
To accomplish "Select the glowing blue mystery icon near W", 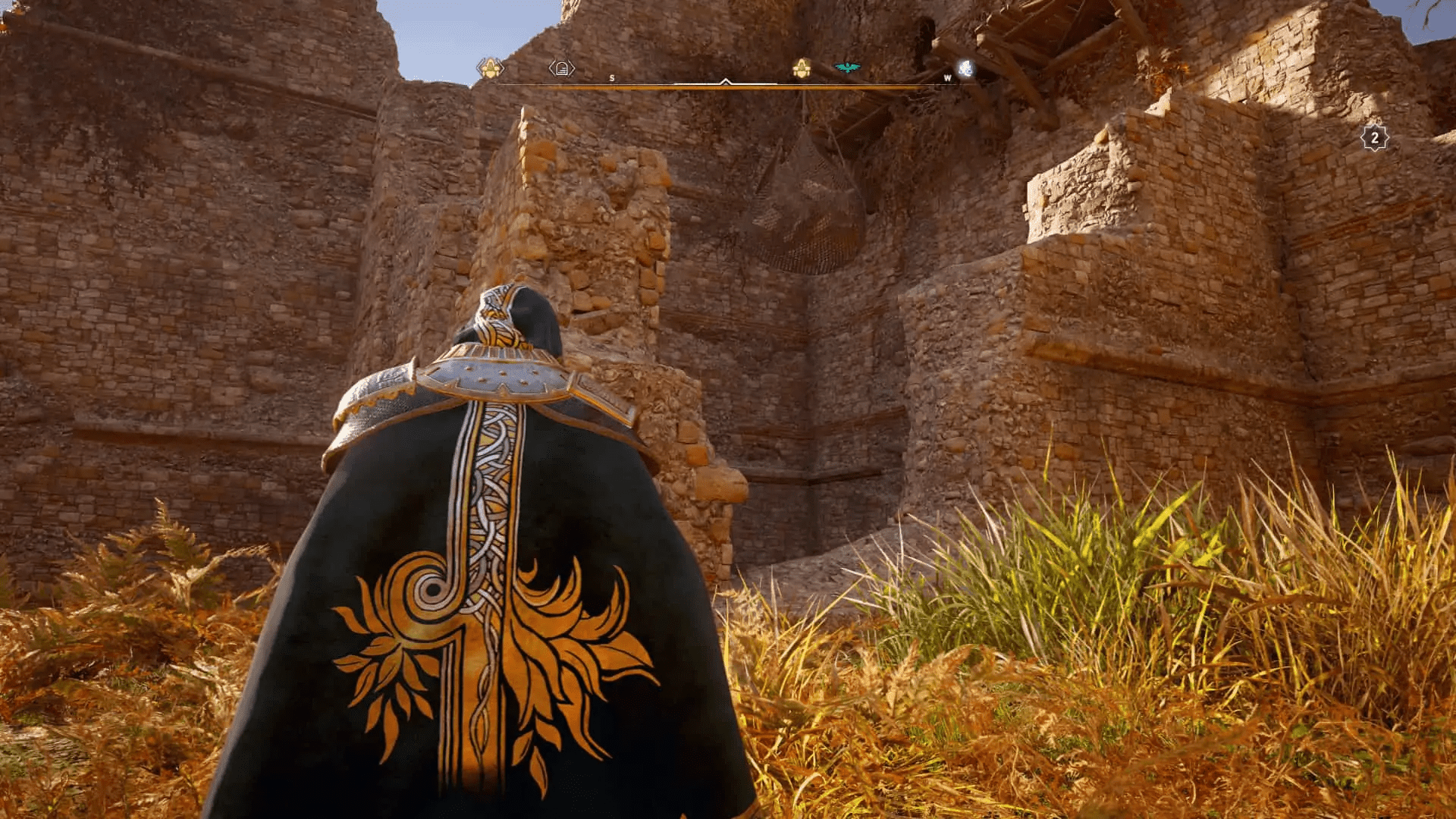I will (x=965, y=70).
